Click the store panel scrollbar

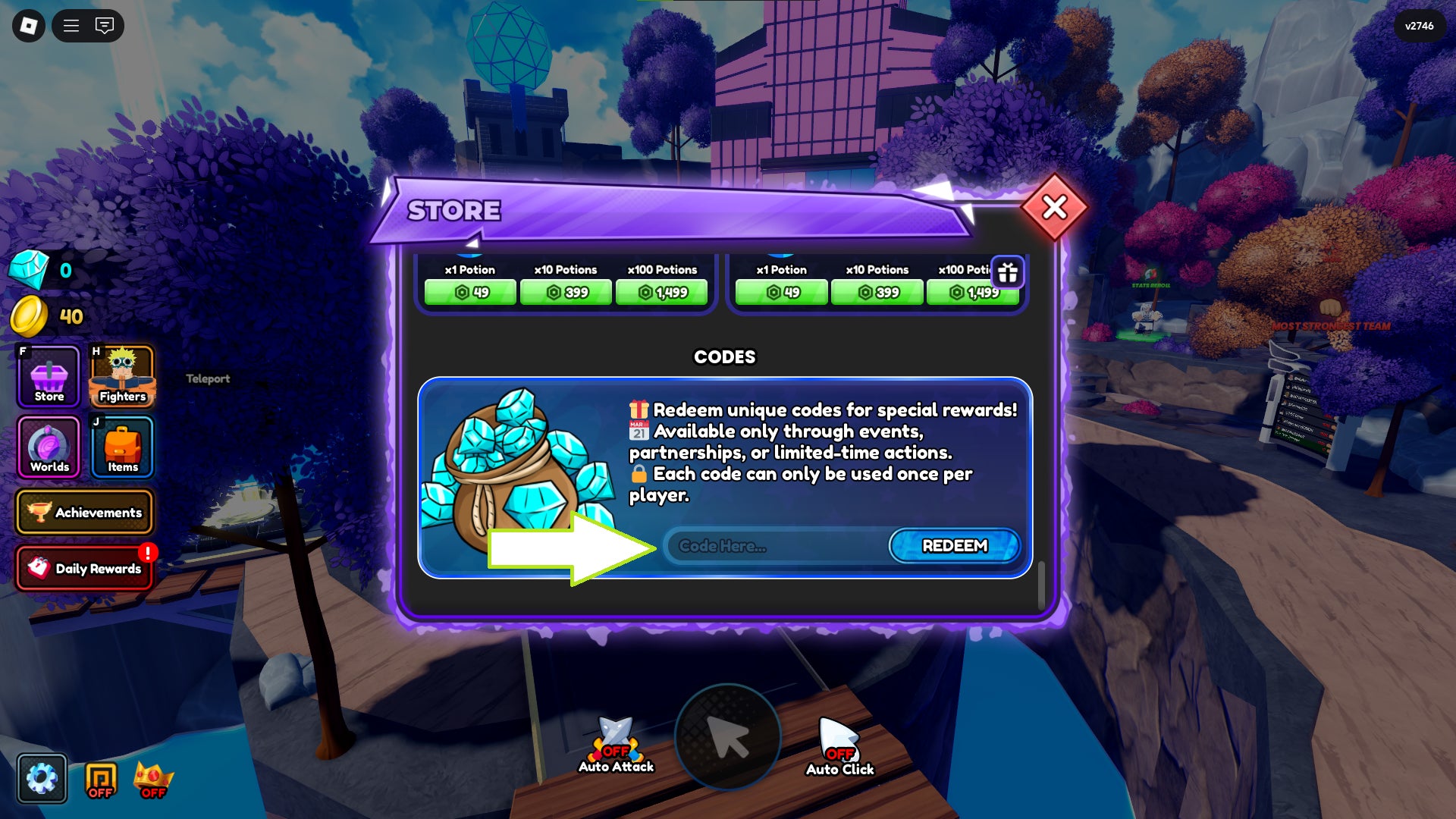click(1040, 584)
